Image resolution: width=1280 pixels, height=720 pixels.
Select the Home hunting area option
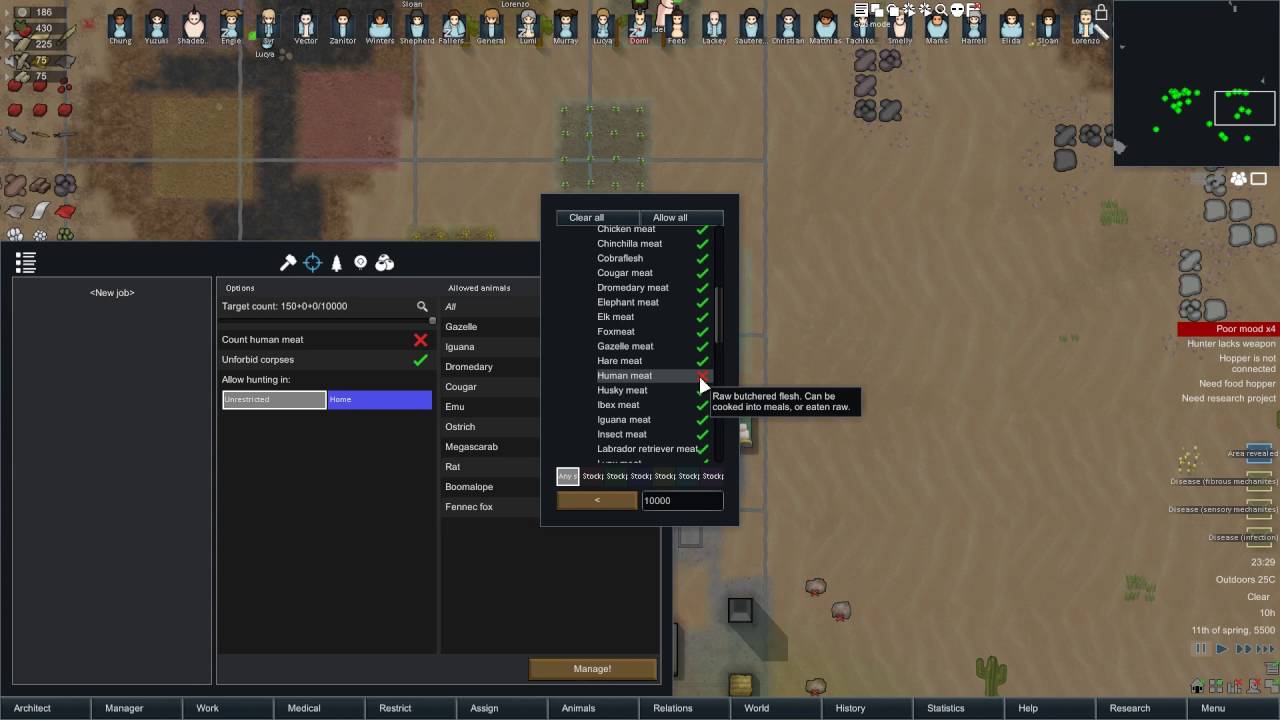[x=378, y=399]
